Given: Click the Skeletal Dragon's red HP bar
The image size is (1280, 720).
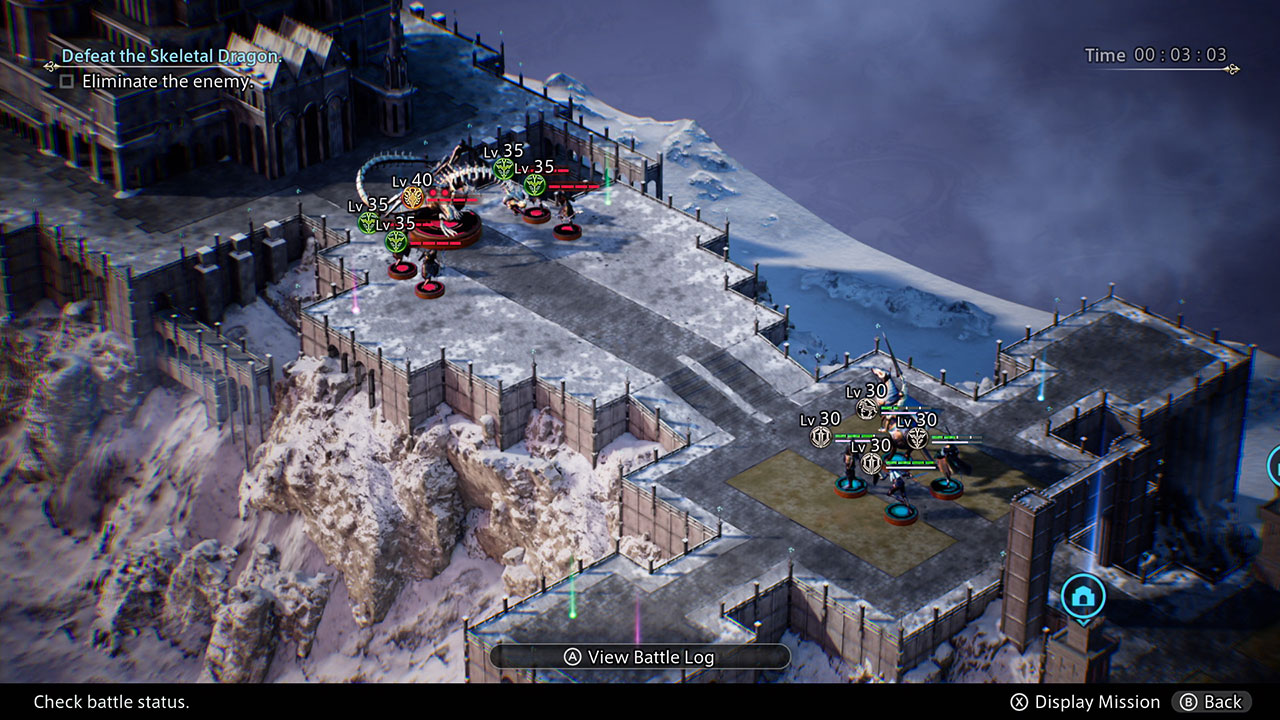Looking at the screenshot, I should (451, 199).
